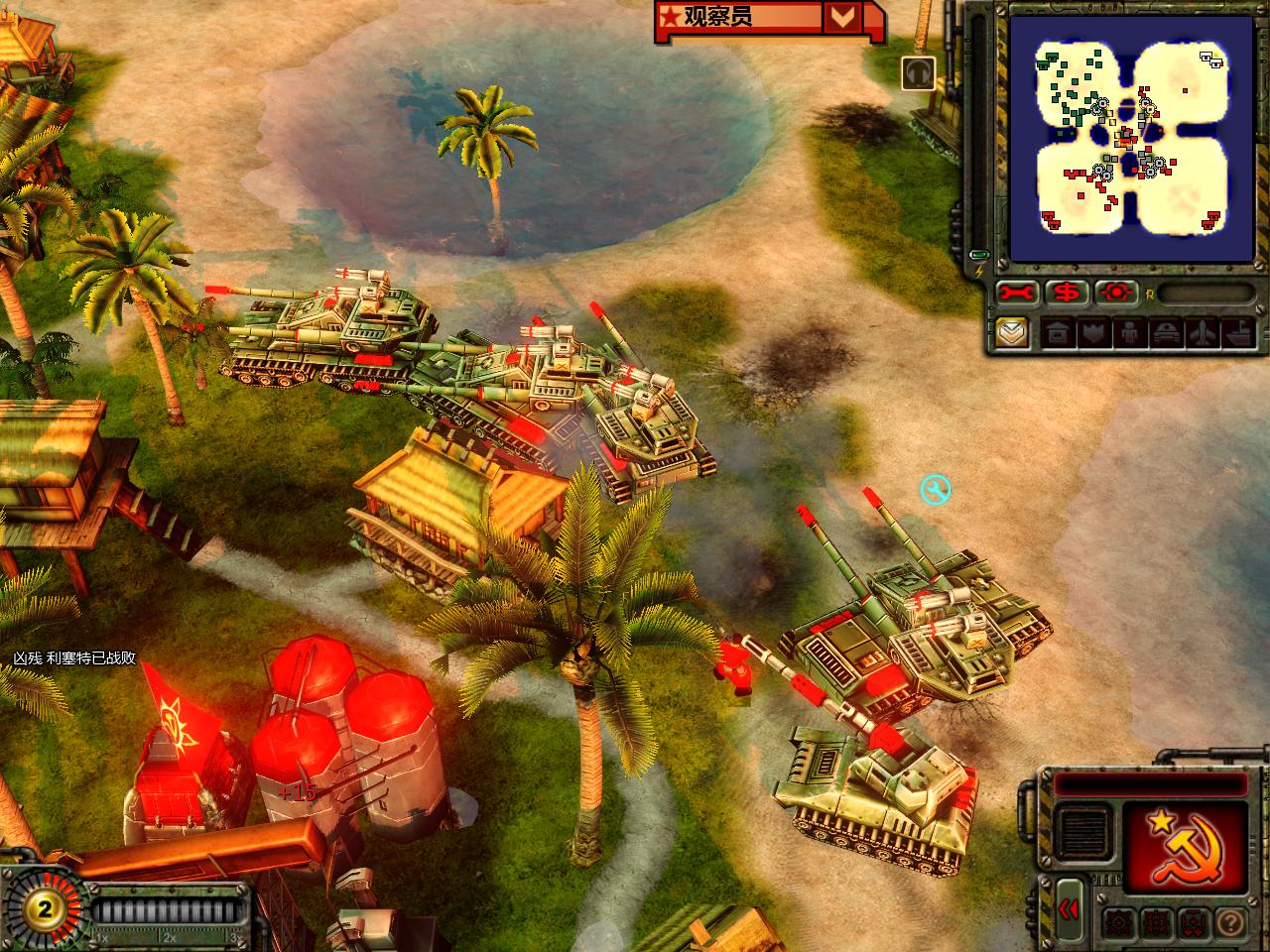Toggle the headphones audio icon
Viewport: 1270px width, 952px height.
(x=919, y=73)
